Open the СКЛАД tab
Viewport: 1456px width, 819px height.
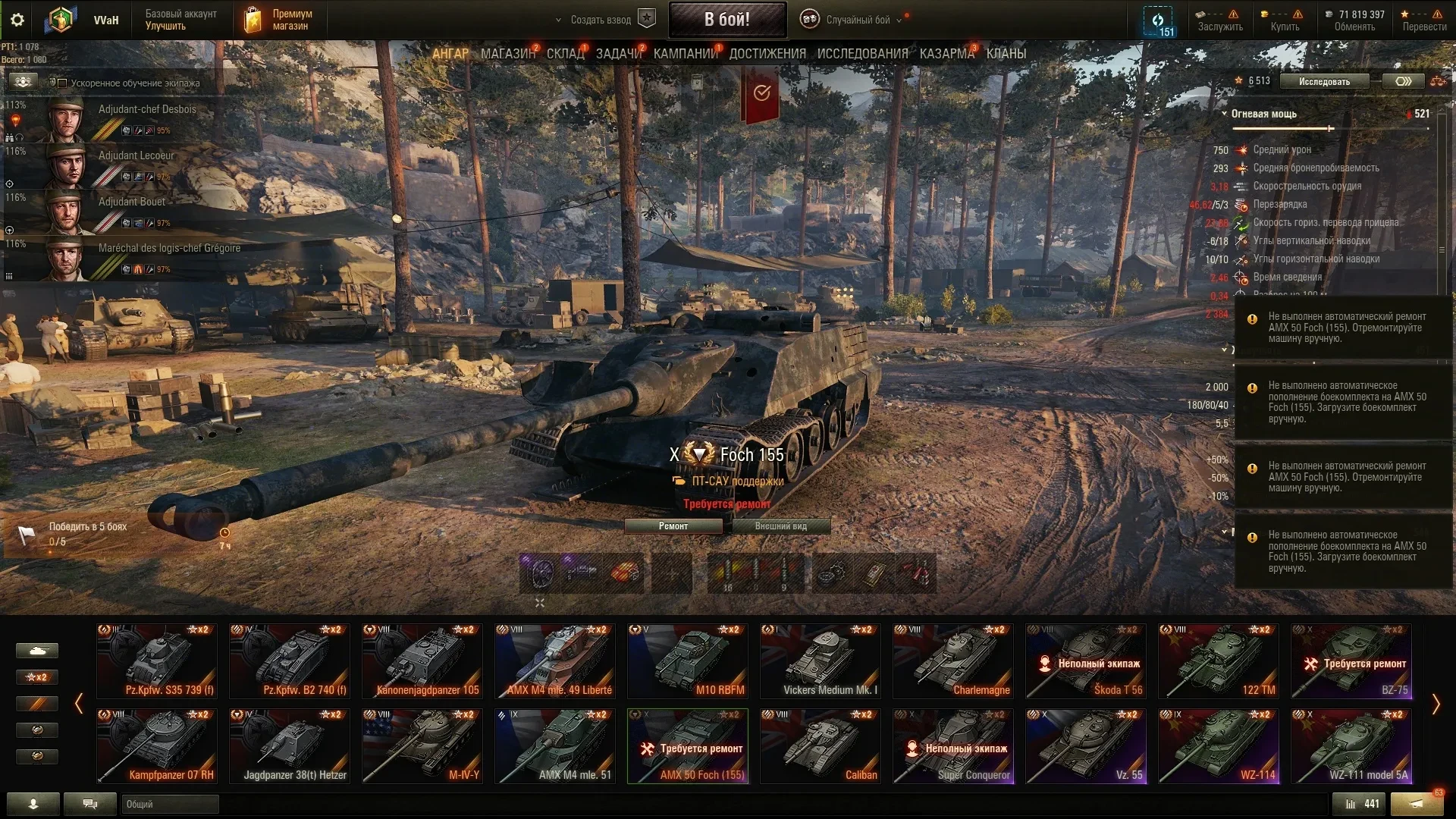(565, 54)
